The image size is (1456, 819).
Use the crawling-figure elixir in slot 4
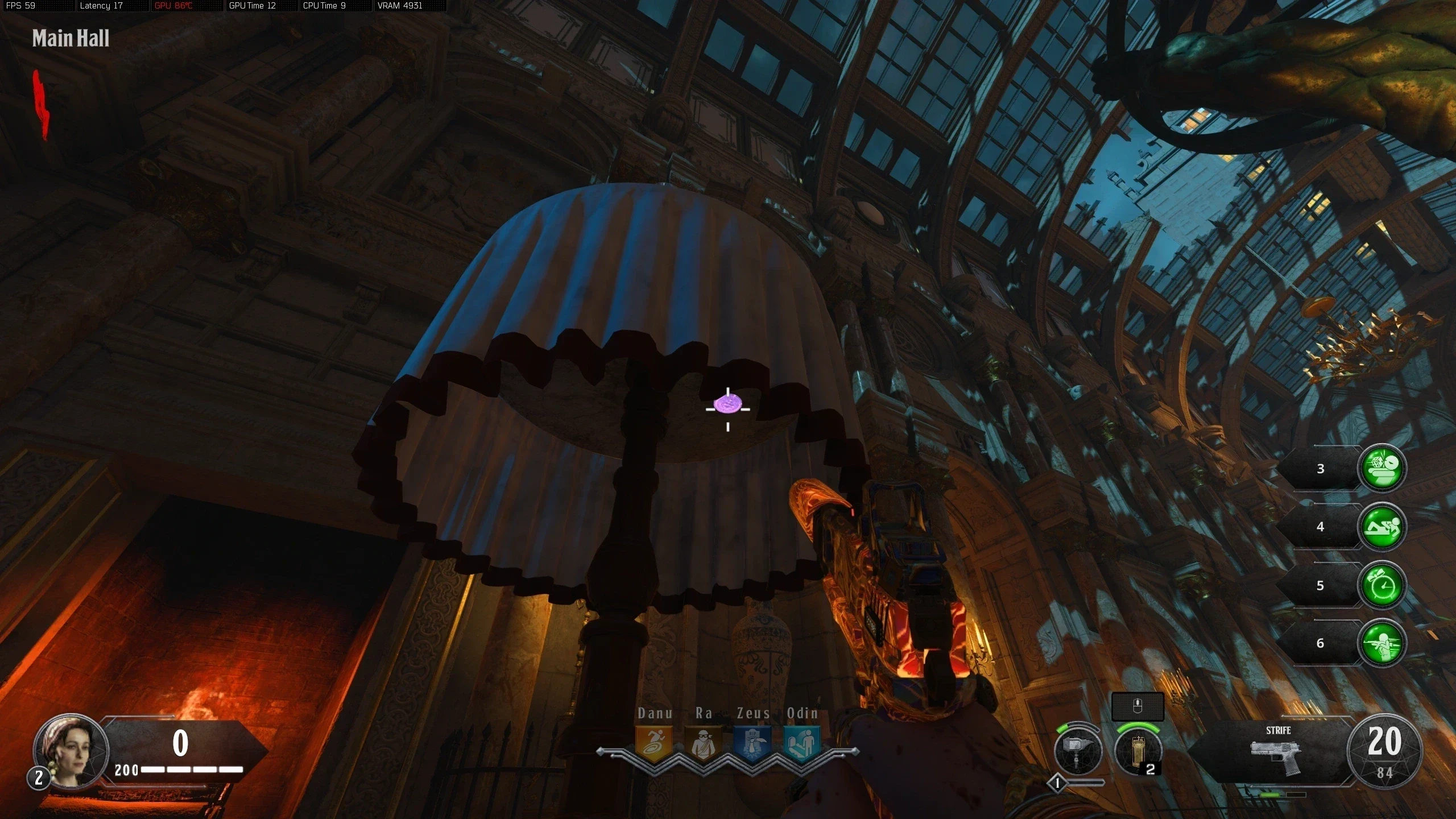[x=1382, y=527]
